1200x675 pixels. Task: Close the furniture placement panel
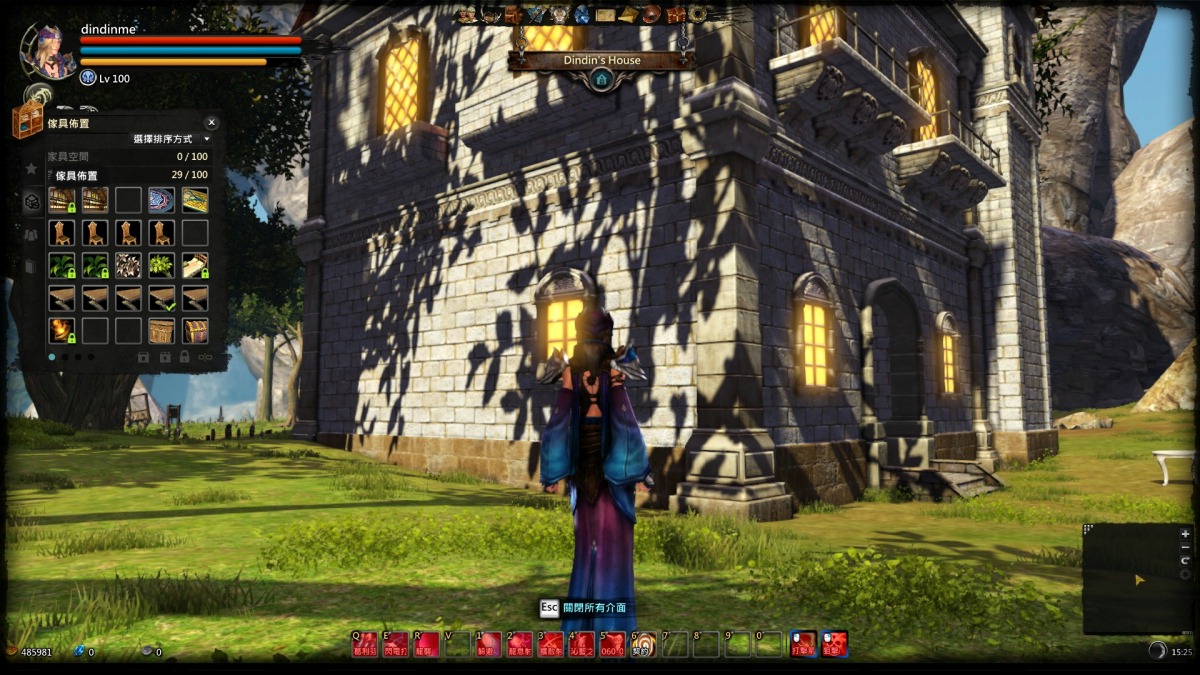(211, 123)
